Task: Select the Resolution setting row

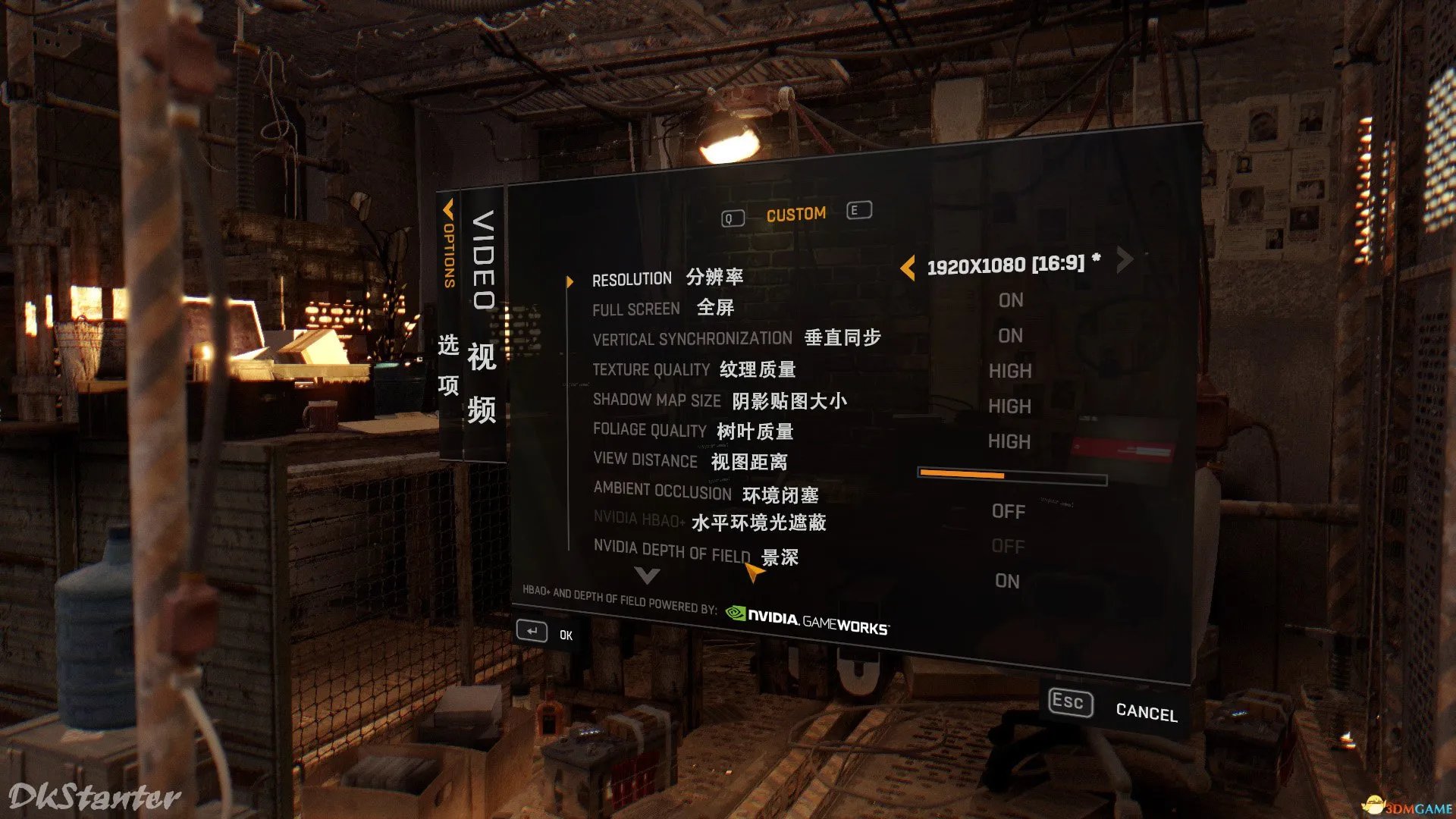Action: pyautogui.click(x=667, y=278)
